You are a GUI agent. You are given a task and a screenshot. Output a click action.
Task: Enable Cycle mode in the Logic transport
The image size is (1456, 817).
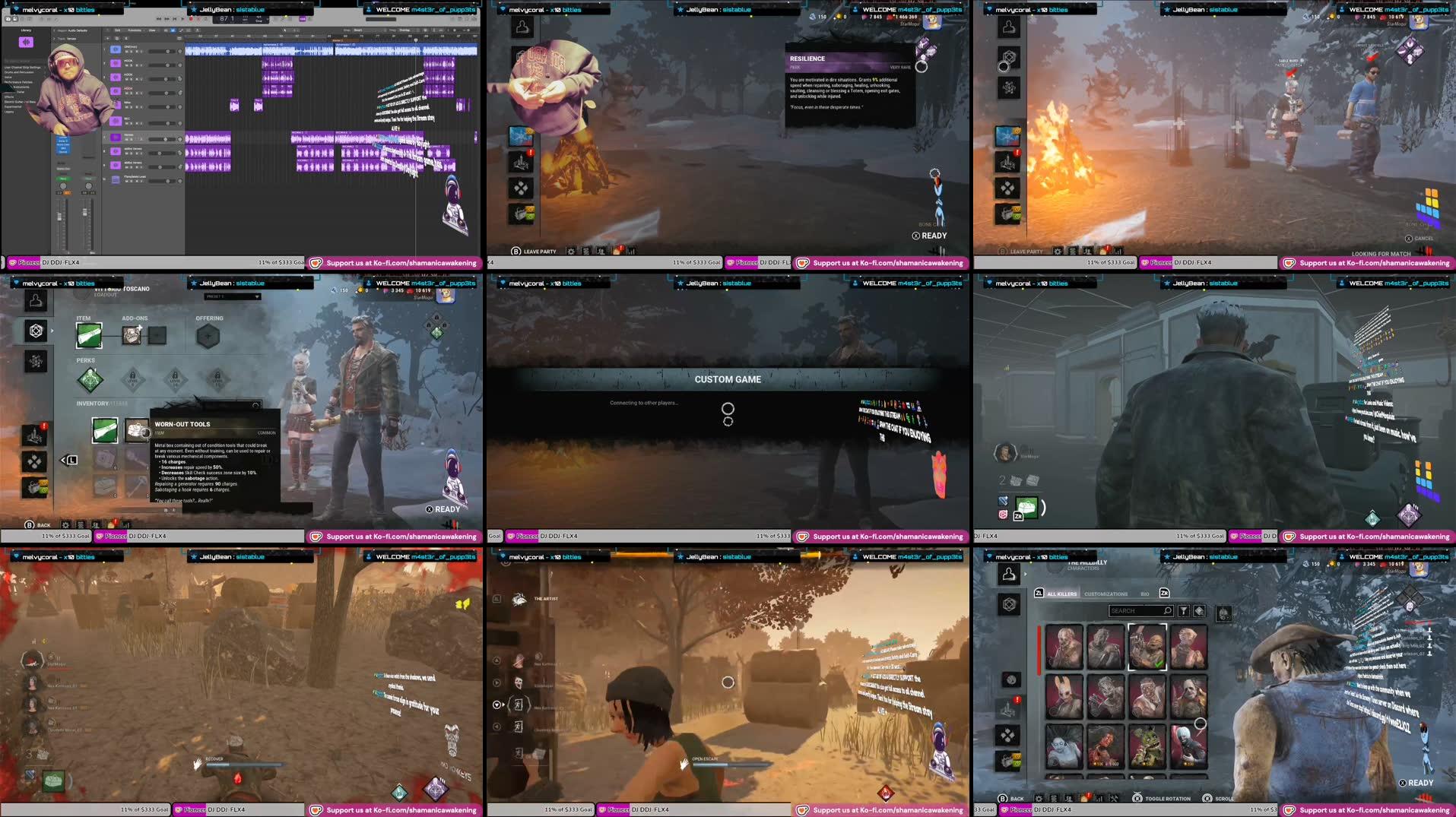tap(206, 19)
